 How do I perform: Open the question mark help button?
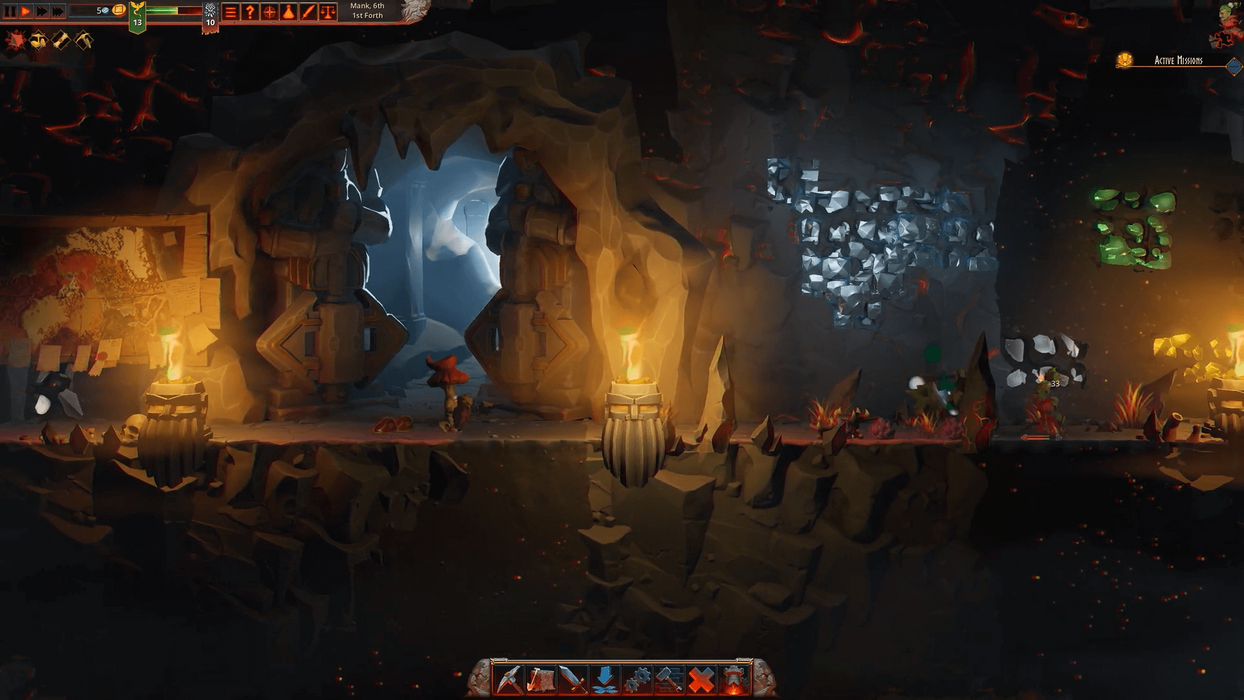point(250,12)
